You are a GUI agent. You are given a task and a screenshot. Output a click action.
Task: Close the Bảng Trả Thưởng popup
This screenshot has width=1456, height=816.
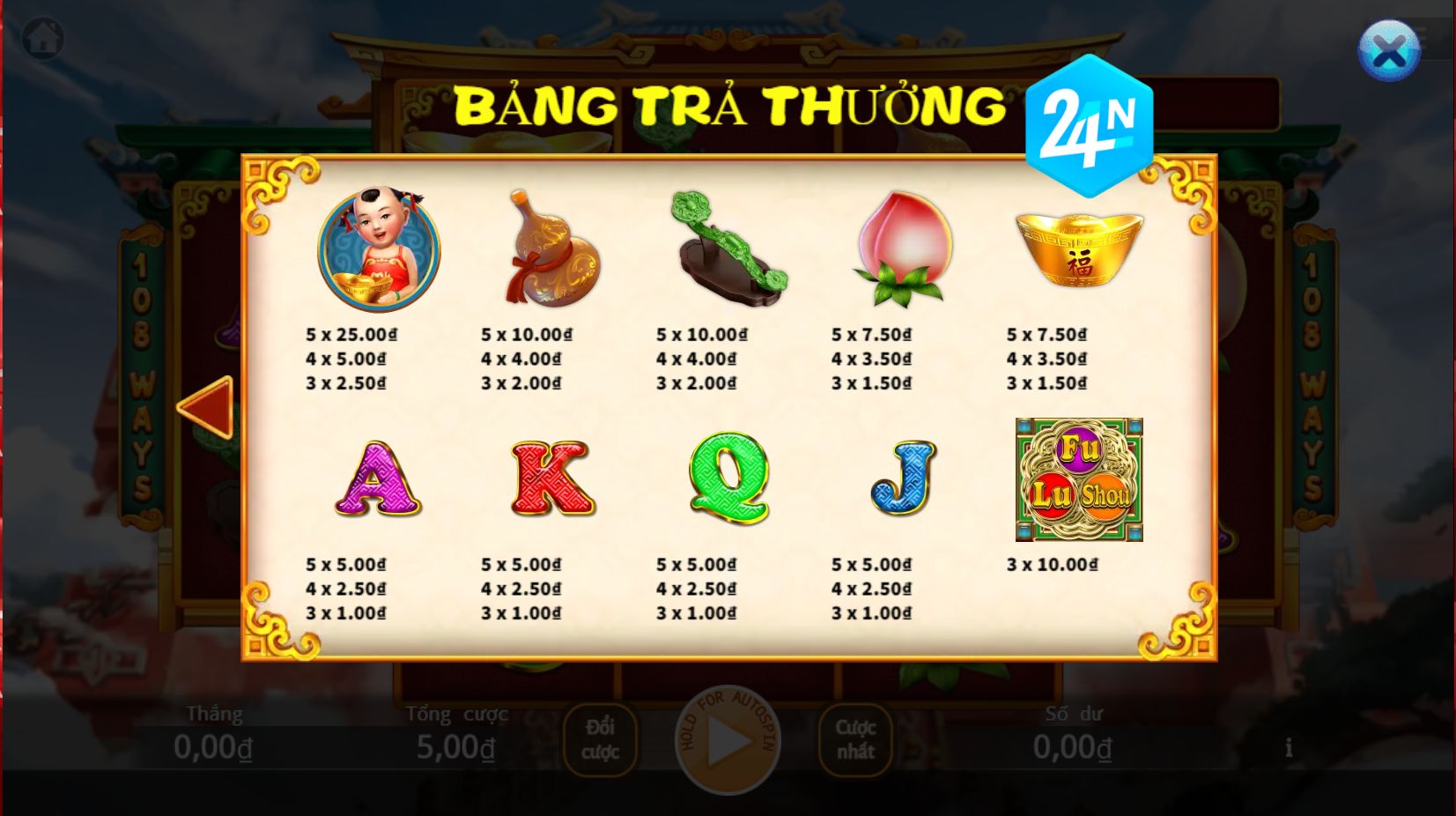pos(1390,50)
